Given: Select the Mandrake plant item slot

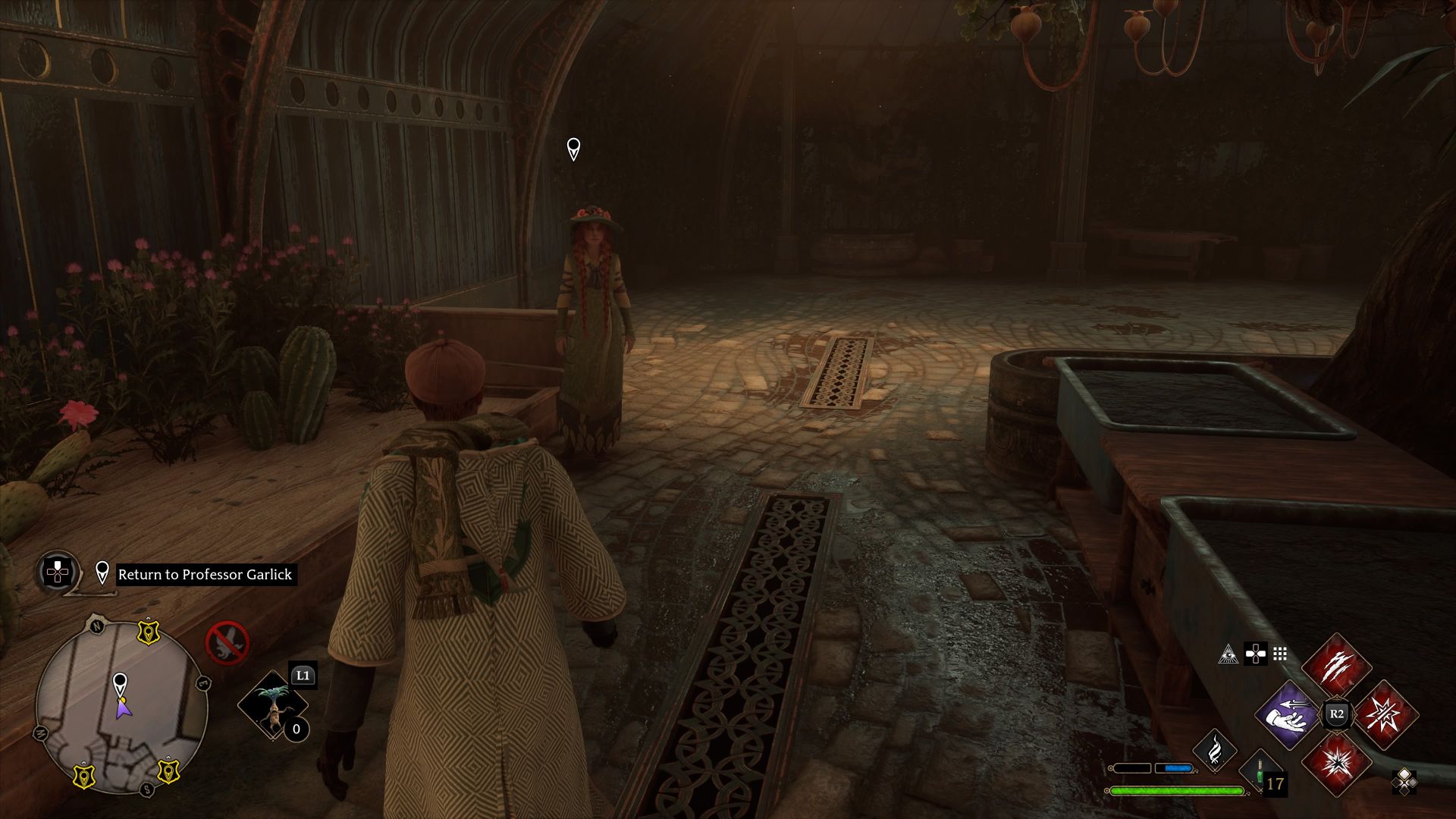Looking at the screenshot, I should pos(271,704).
